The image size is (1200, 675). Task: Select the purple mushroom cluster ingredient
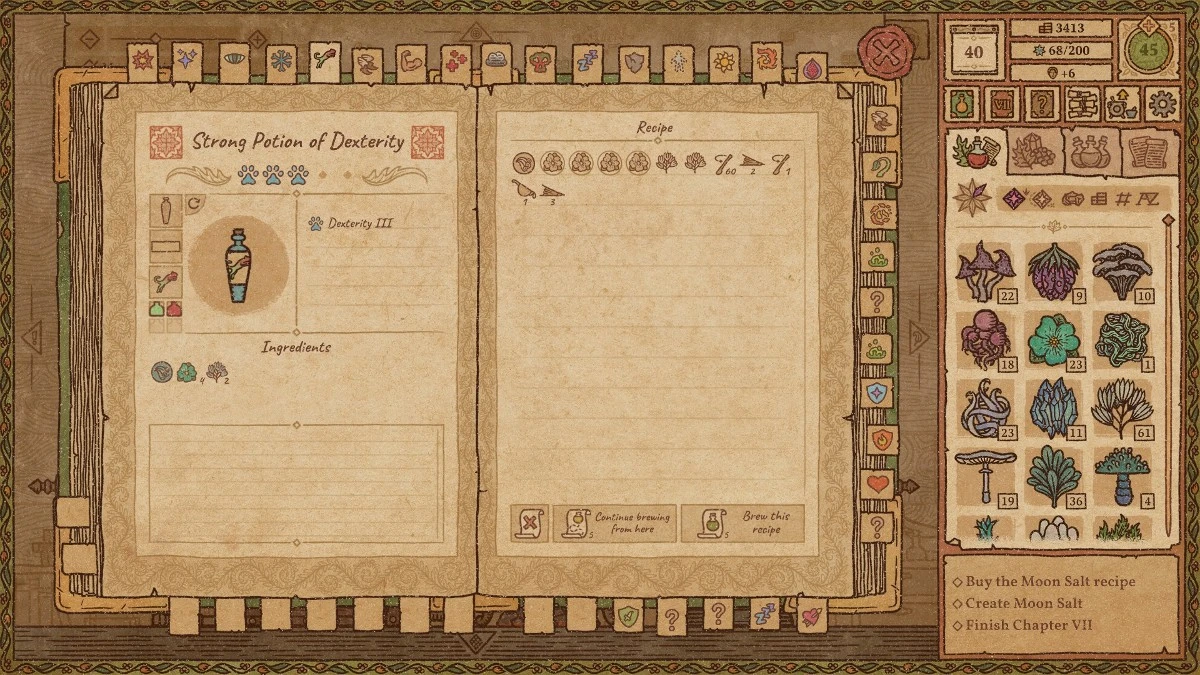(x=985, y=271)
